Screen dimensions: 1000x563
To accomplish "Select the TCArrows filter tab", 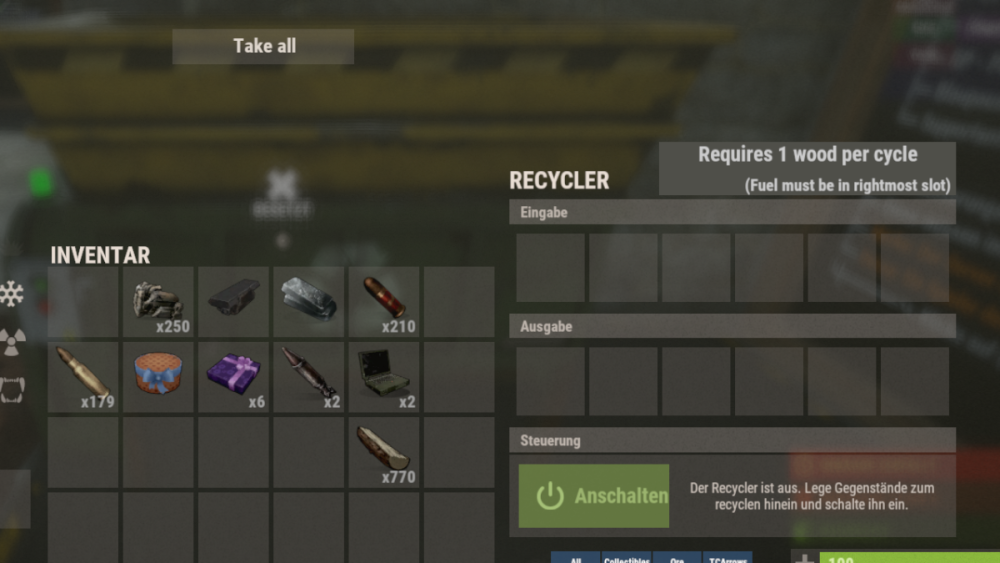I will tap(727, 558).
